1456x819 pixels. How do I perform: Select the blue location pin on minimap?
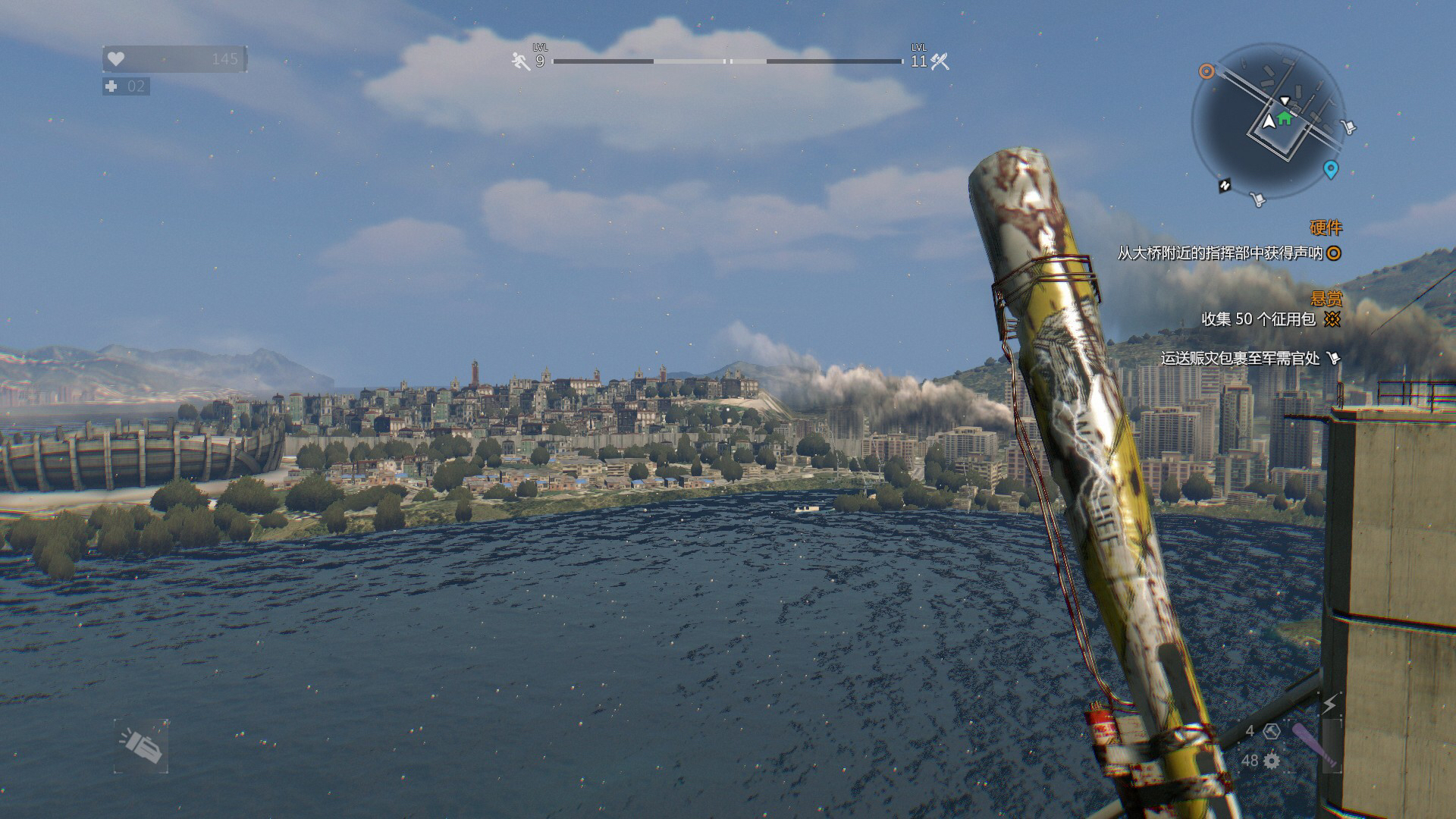coord(1330,168)
